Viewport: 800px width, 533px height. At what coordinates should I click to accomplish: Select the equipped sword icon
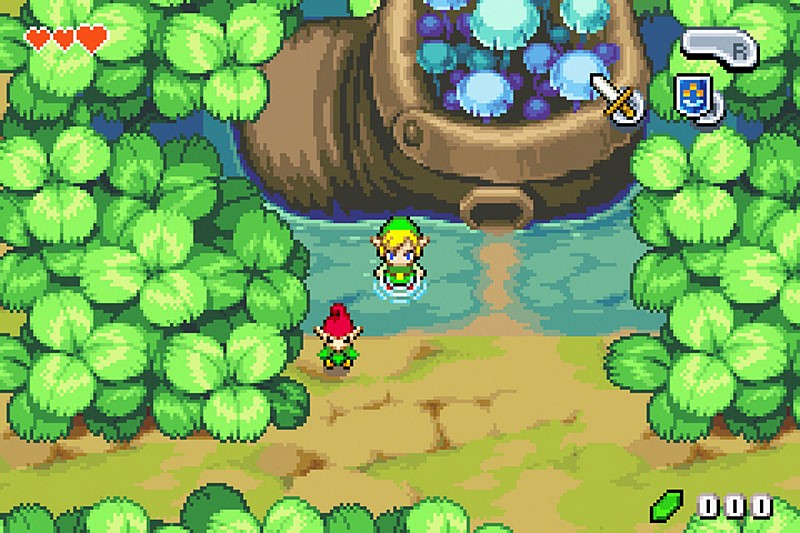(x=617, y=97)
